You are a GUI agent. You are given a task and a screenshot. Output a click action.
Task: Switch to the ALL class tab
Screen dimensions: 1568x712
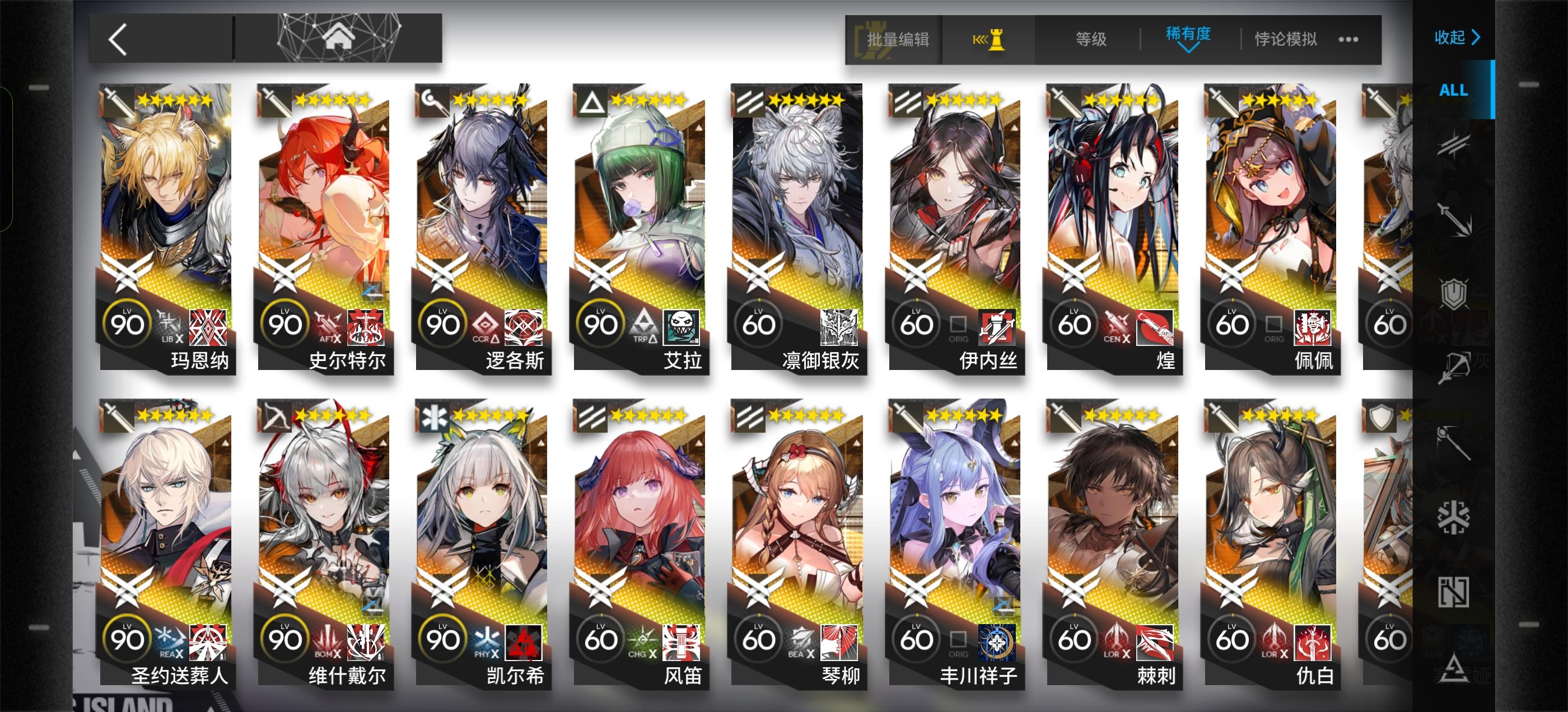1454,90
